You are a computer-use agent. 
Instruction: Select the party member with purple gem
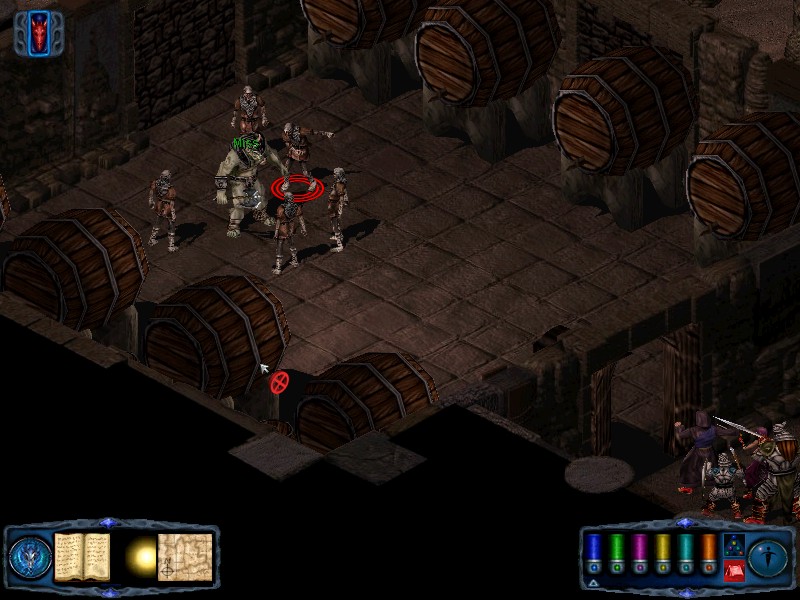coord(638,553)
